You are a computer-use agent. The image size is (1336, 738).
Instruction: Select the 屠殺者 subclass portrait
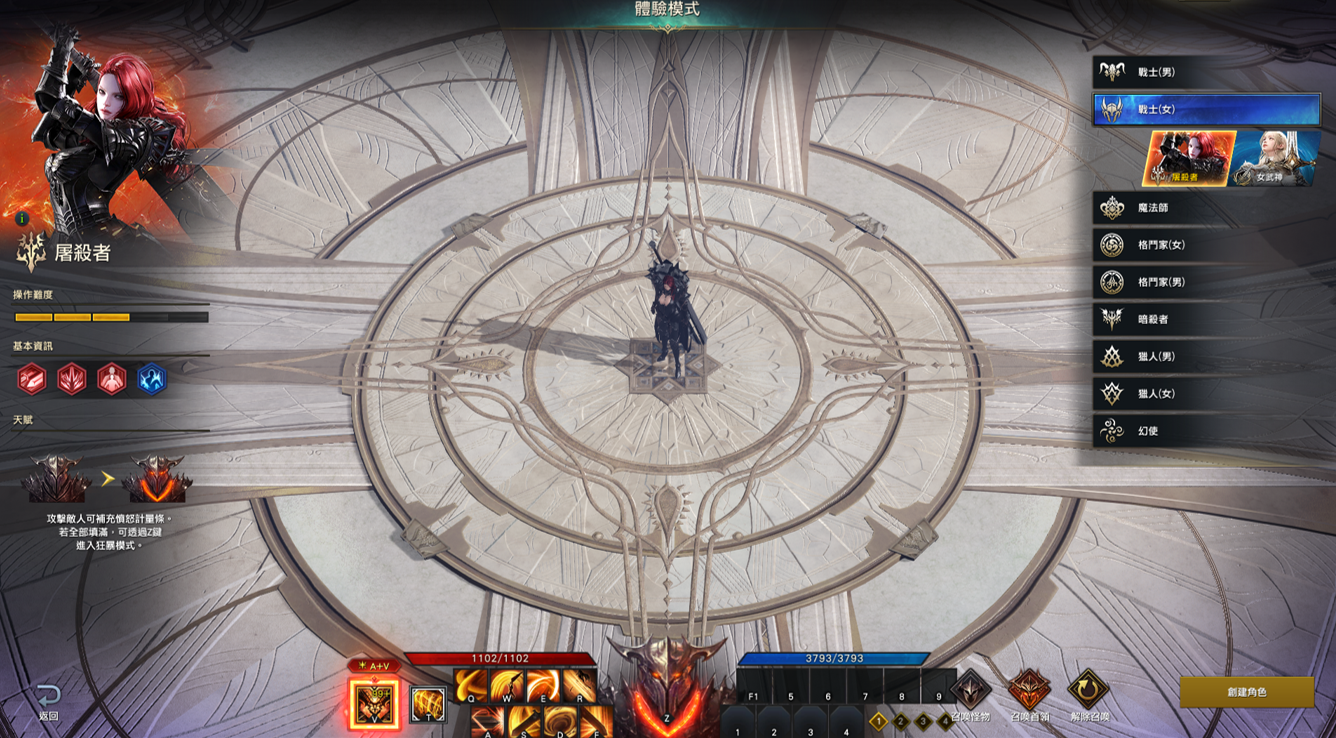pos(1188,158)
